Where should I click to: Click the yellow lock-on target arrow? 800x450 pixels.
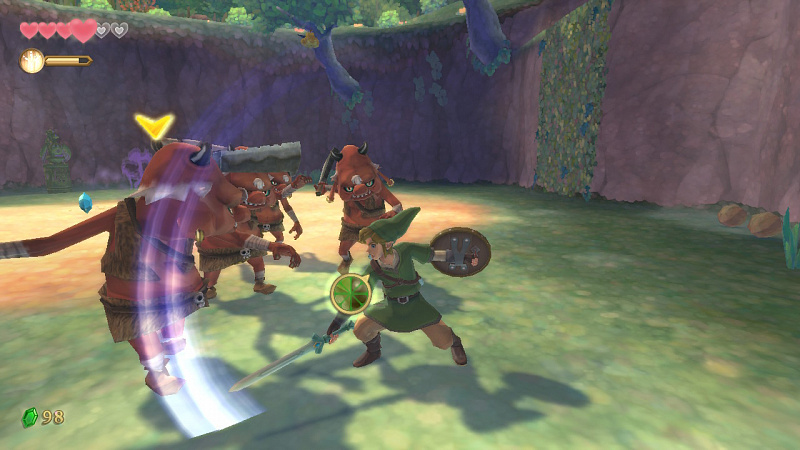pos(154,125)
